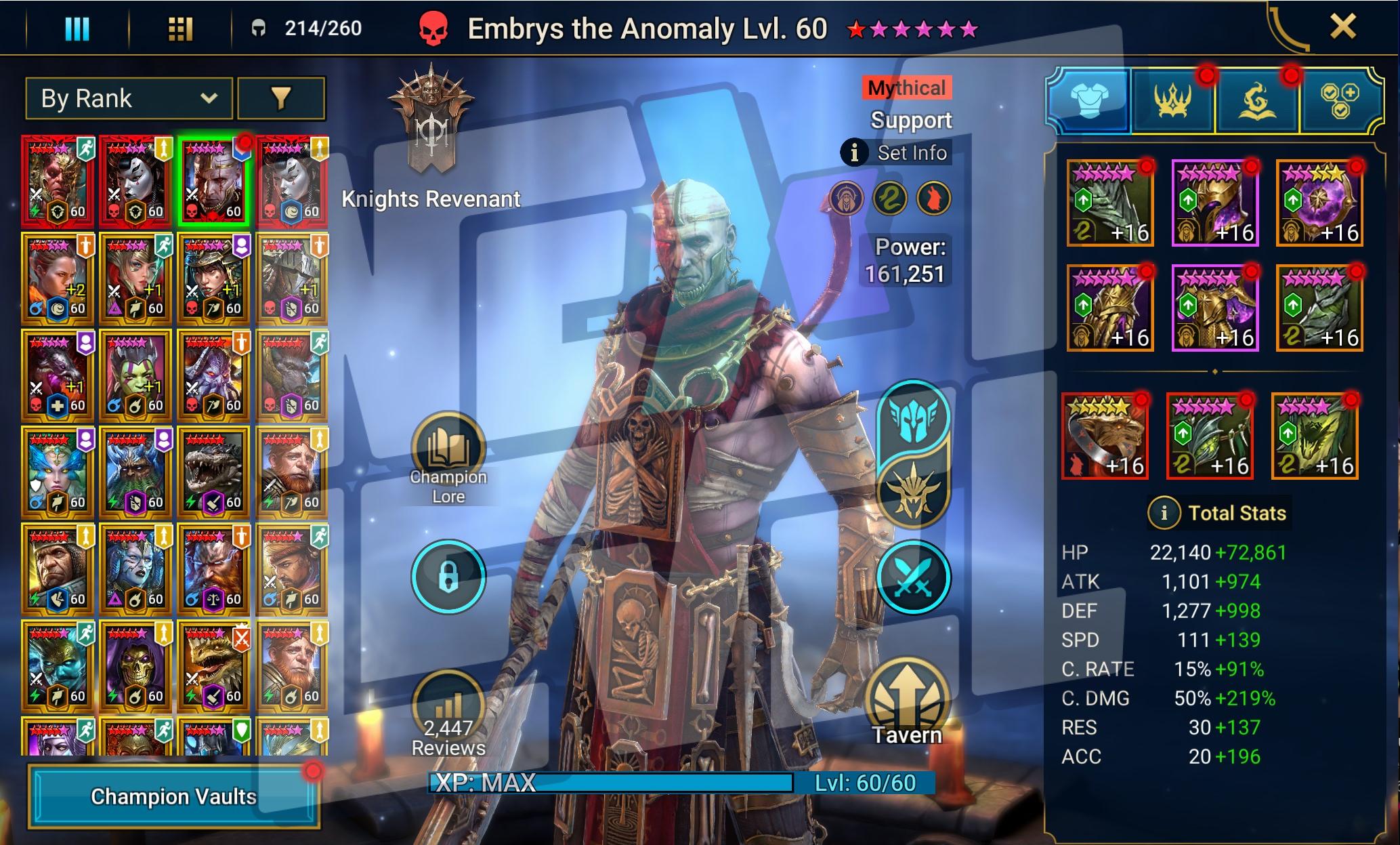Show Total Stats info details
This screenshot has width=1400, height=845.
(1164, 513)
